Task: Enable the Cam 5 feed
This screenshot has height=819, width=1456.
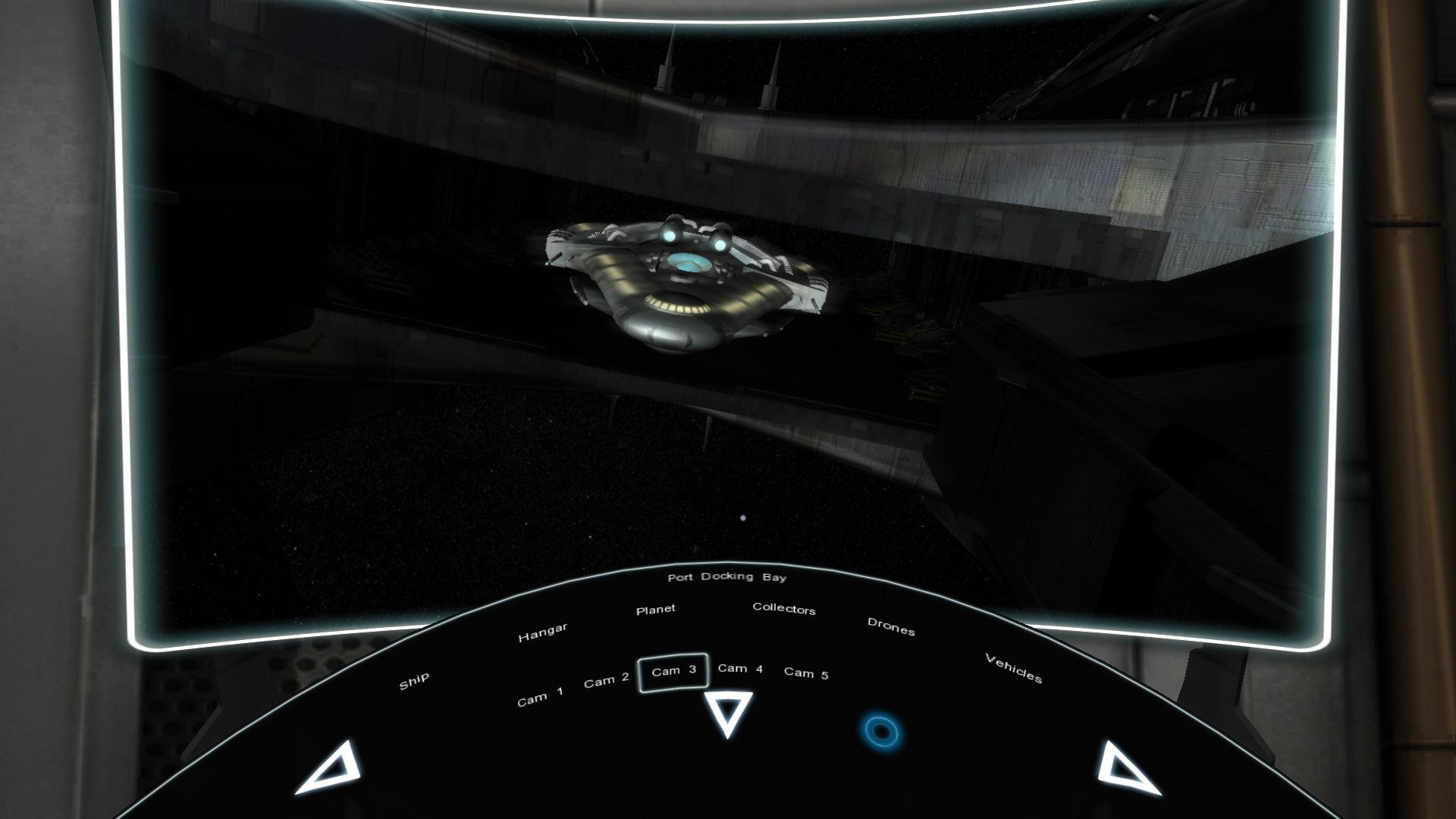Action: click(806, 673)
